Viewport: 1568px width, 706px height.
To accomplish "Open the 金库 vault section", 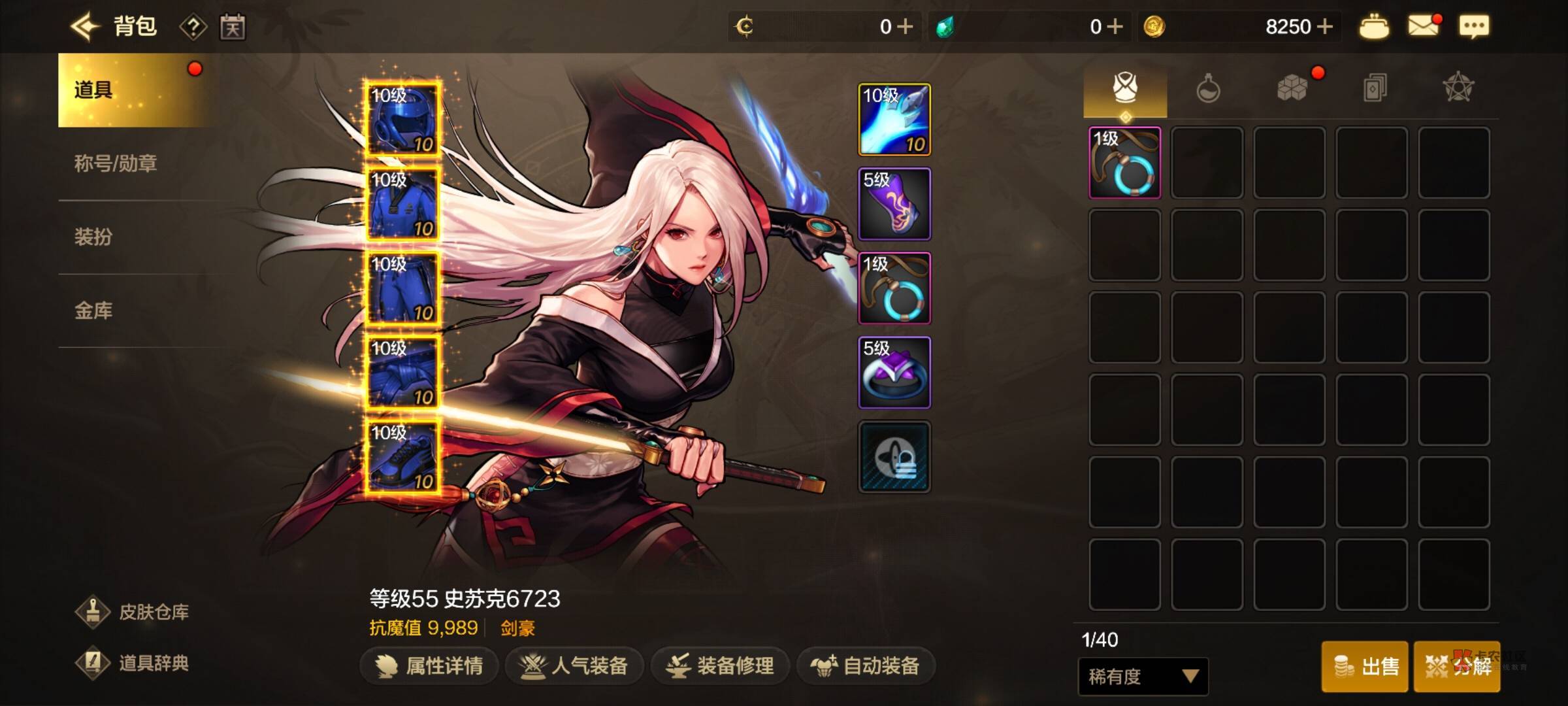I will (x=93, y=311).
